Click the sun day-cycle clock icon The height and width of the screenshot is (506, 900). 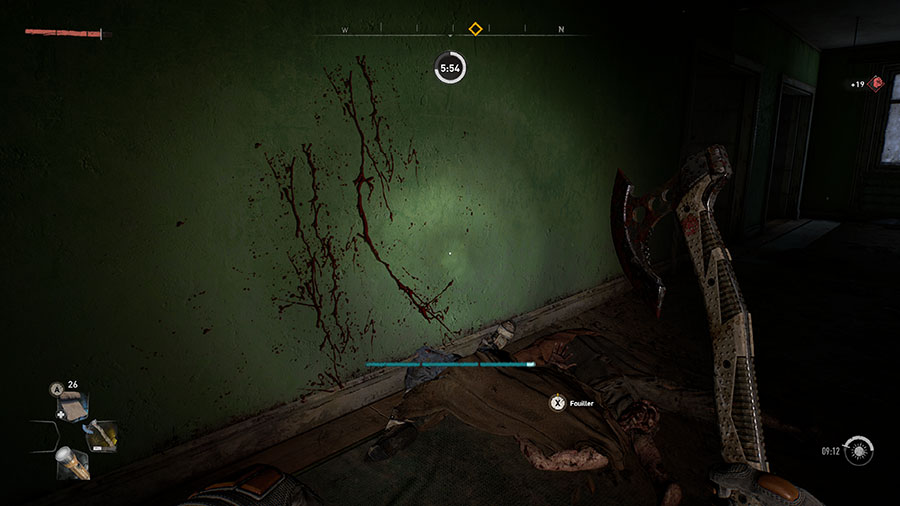[x=857, y=451]
